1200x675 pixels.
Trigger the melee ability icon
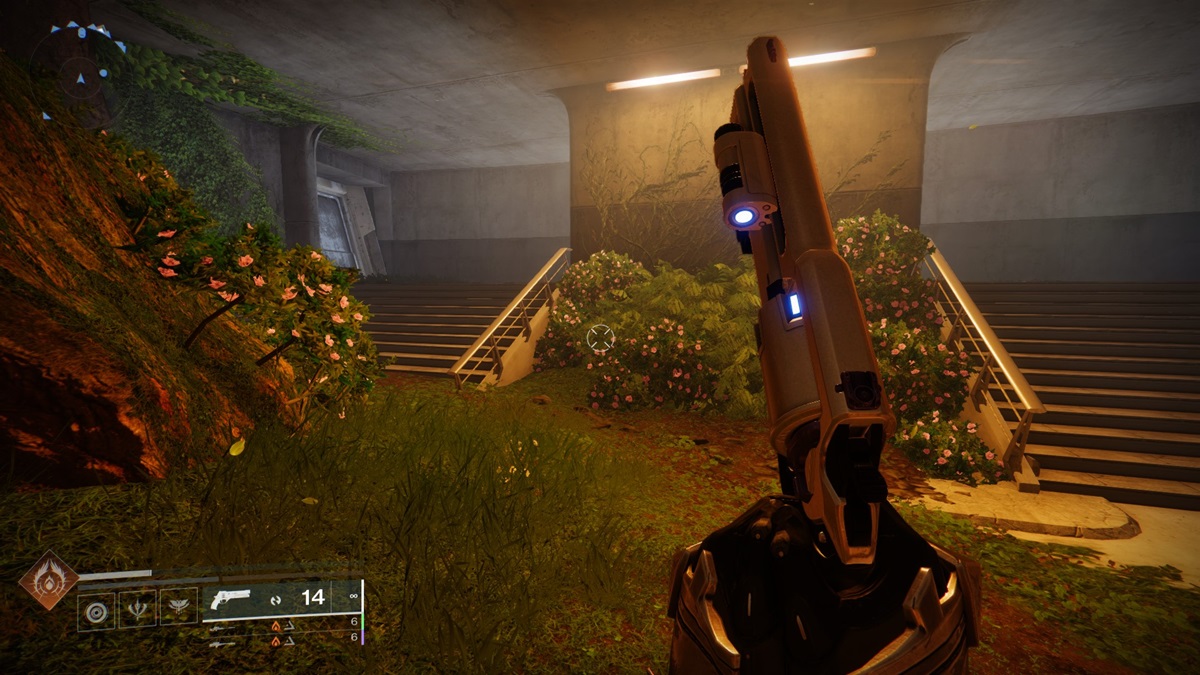pyautogui.click(x=137, y=609)
